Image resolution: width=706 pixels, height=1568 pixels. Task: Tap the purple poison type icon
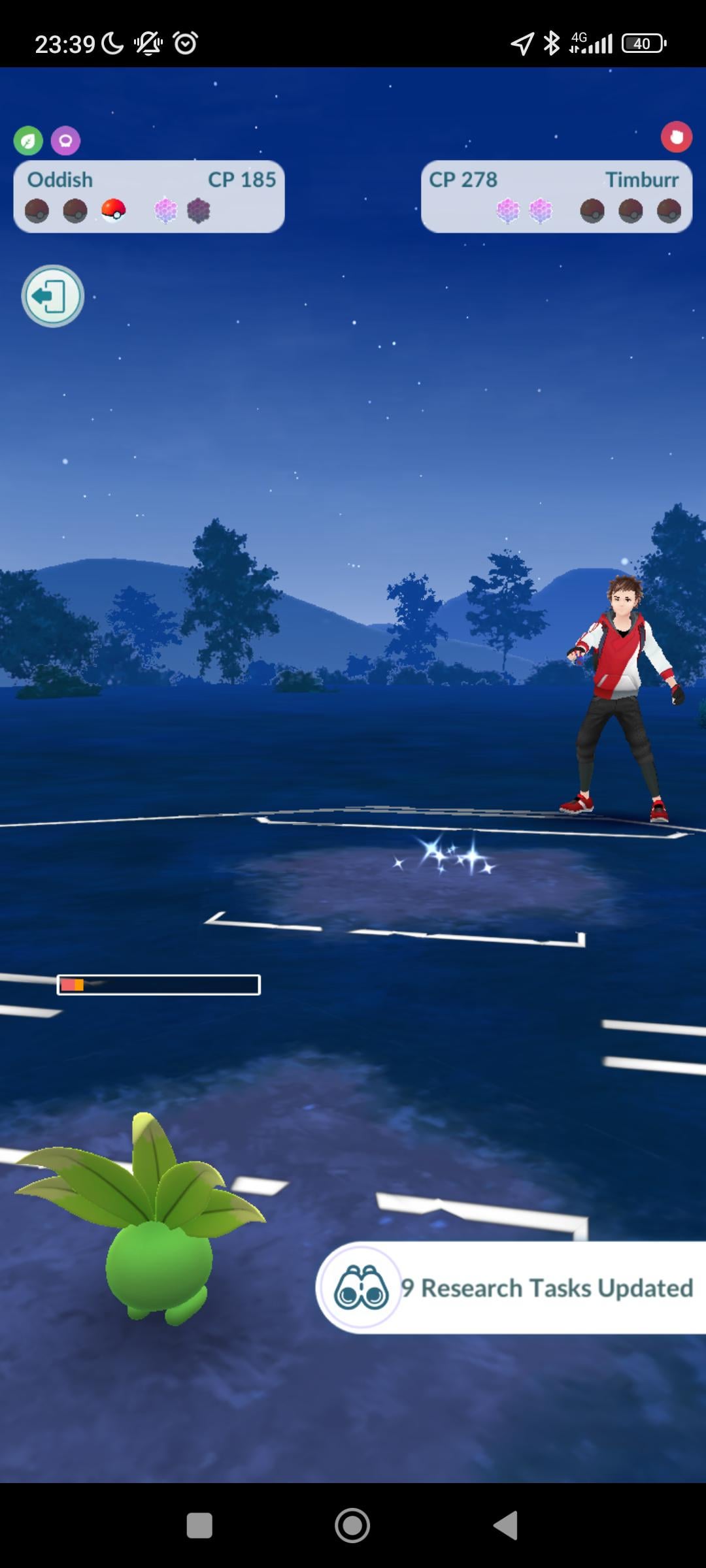(x=65, y=140)
